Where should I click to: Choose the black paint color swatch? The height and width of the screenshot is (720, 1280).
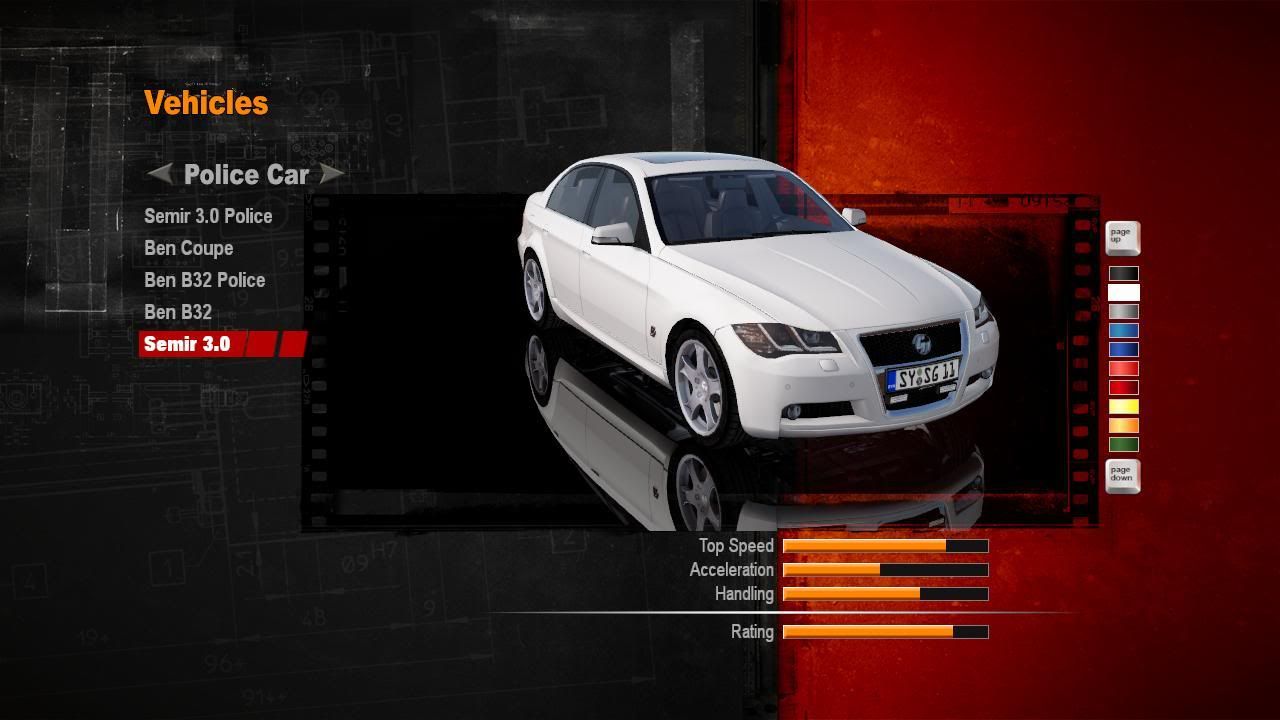click(1123, 274)
